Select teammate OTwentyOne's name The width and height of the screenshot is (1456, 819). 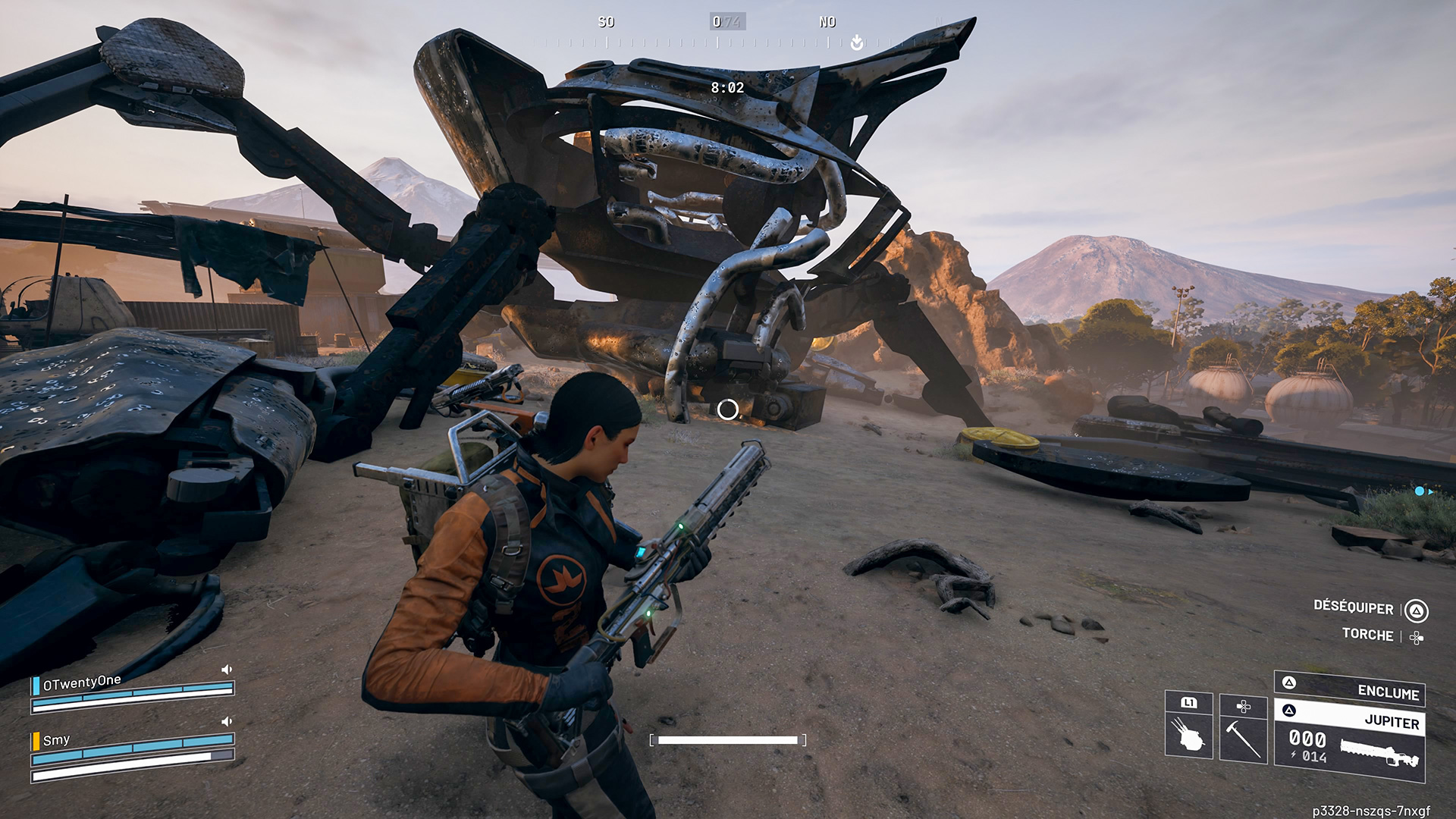pos(82,682)
